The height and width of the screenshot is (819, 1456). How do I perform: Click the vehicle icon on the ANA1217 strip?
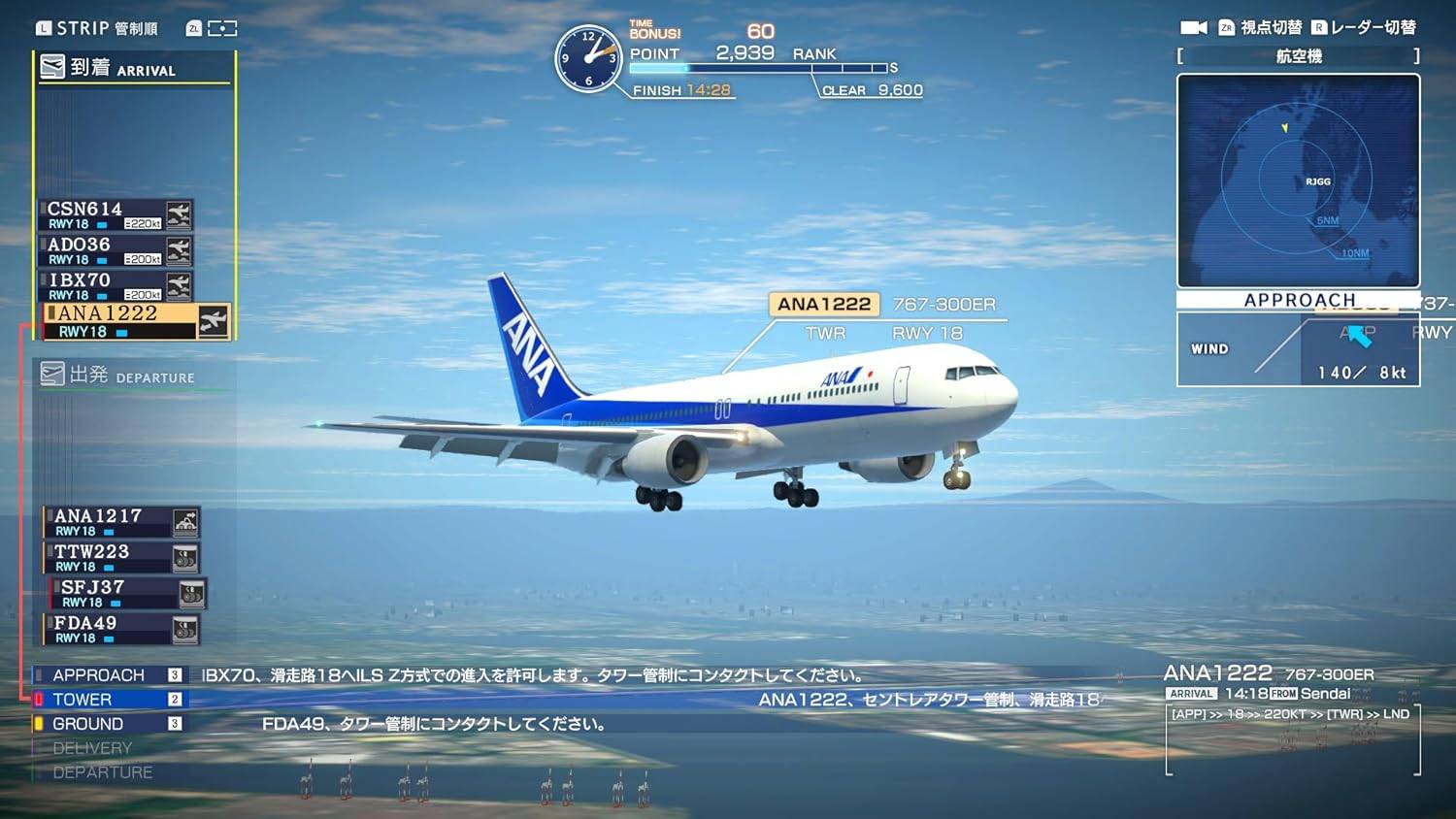point(184,521)
